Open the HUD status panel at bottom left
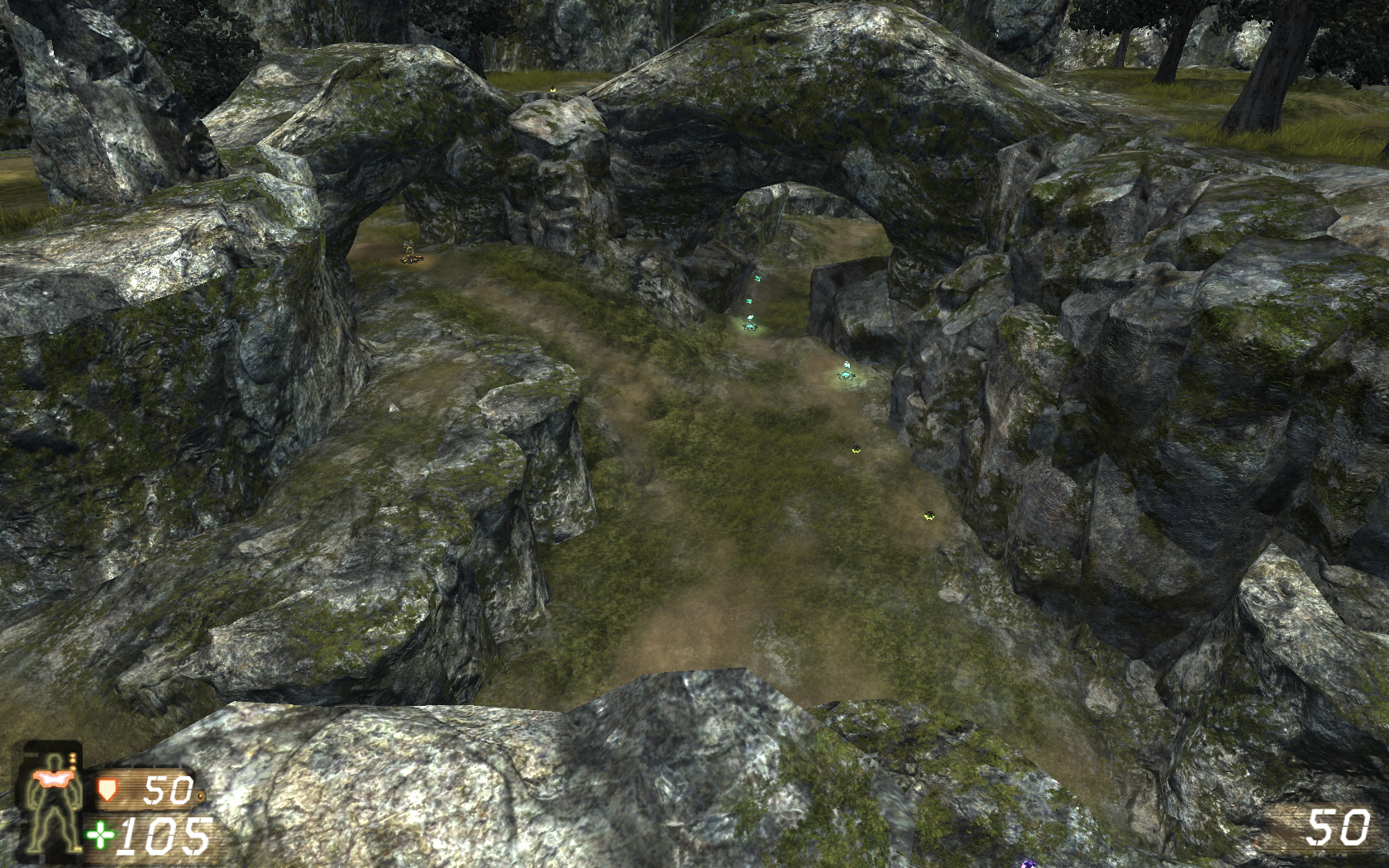Image resolution: width=1389 pixels, height=868 pixels. (x=50, y=802)
